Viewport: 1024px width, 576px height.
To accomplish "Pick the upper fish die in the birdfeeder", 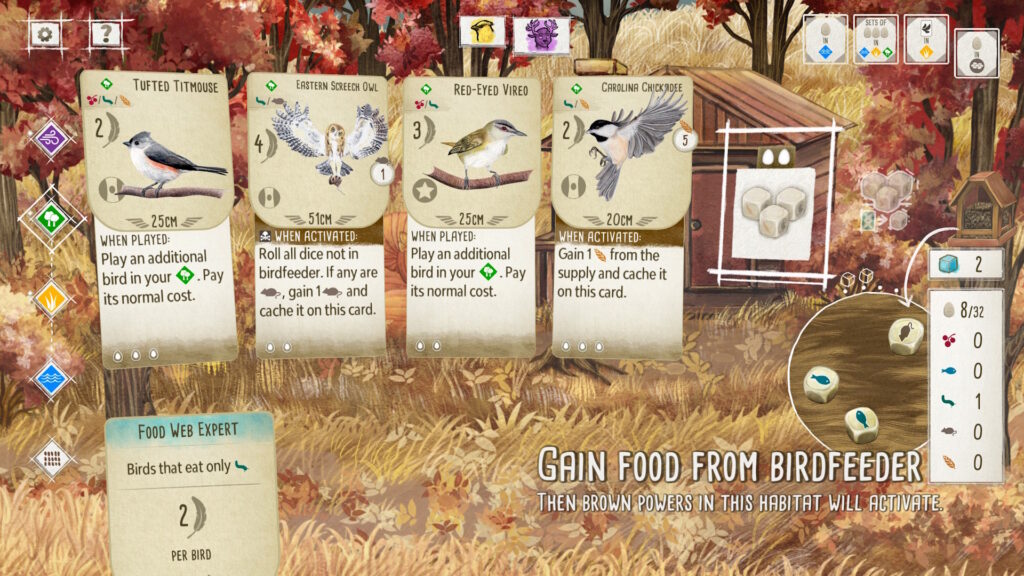I will (x=822, y=383).
